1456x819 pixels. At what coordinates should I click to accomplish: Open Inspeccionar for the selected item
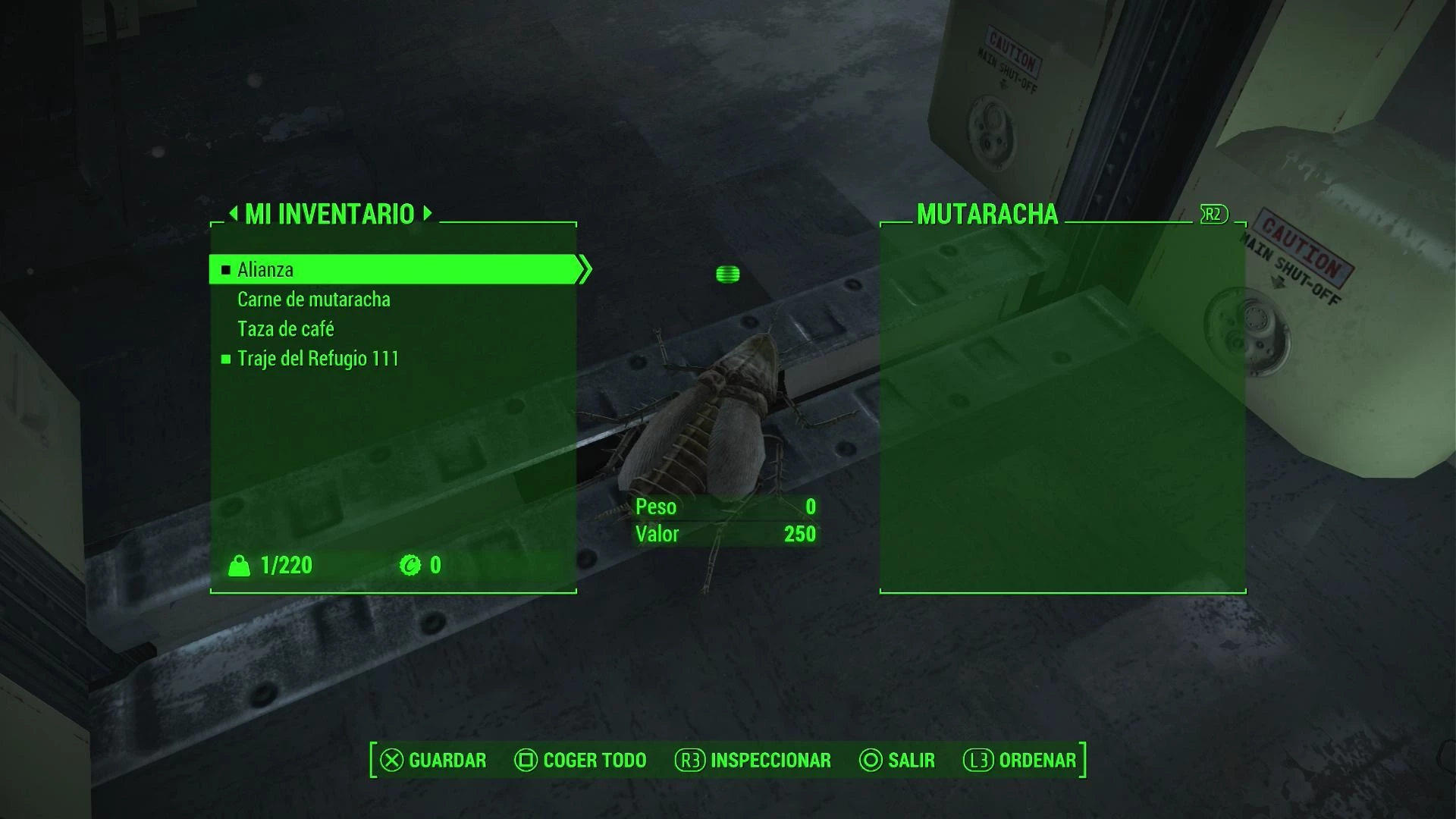[753, 760]
